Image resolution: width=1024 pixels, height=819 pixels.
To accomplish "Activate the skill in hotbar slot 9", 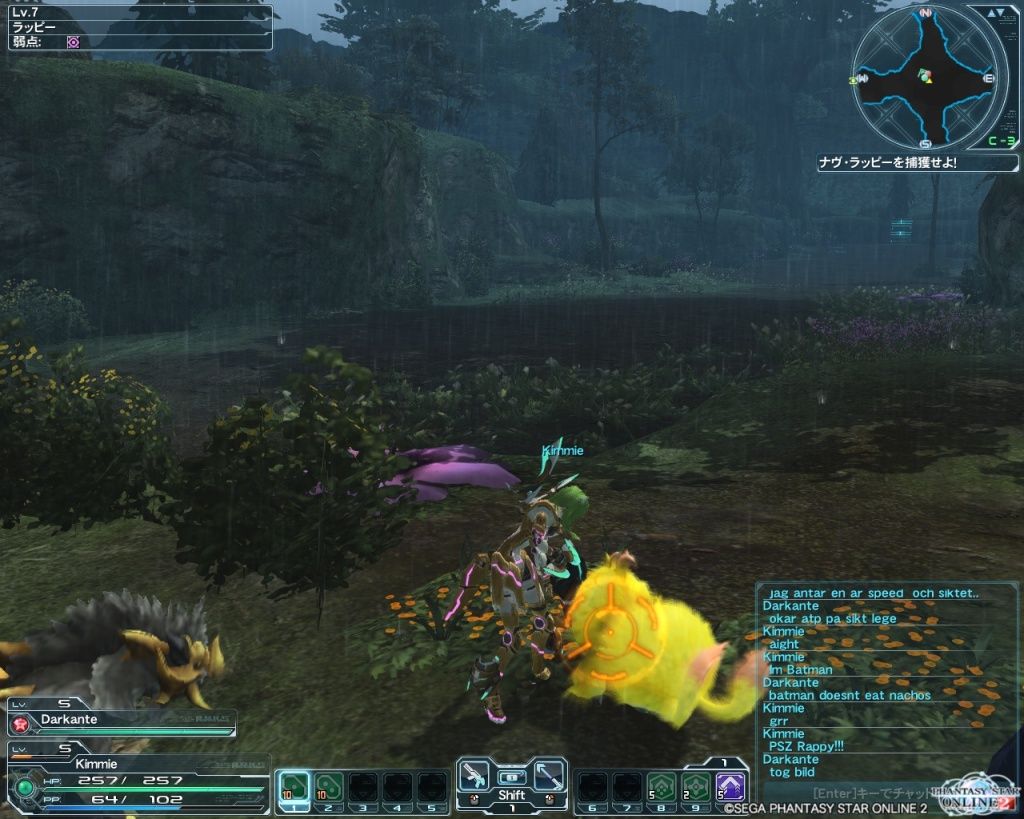I will pos(695,787).
